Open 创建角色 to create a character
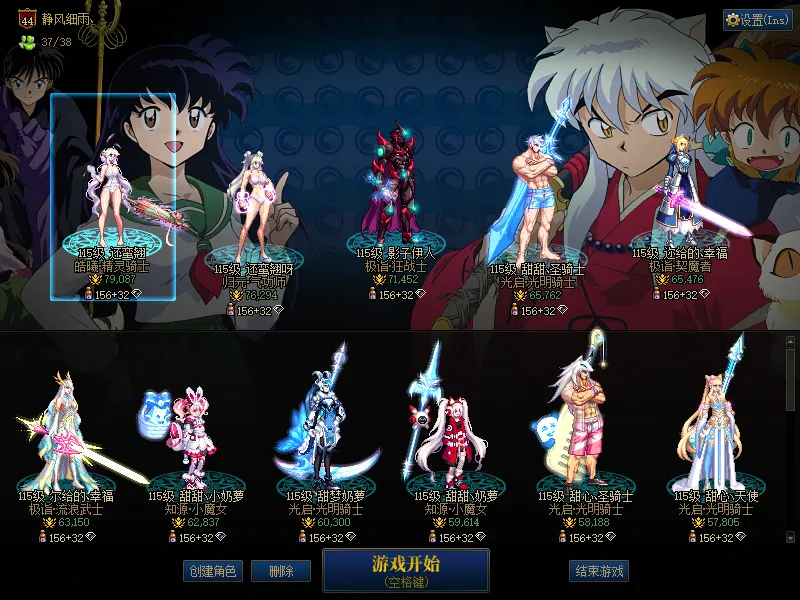 211,571
